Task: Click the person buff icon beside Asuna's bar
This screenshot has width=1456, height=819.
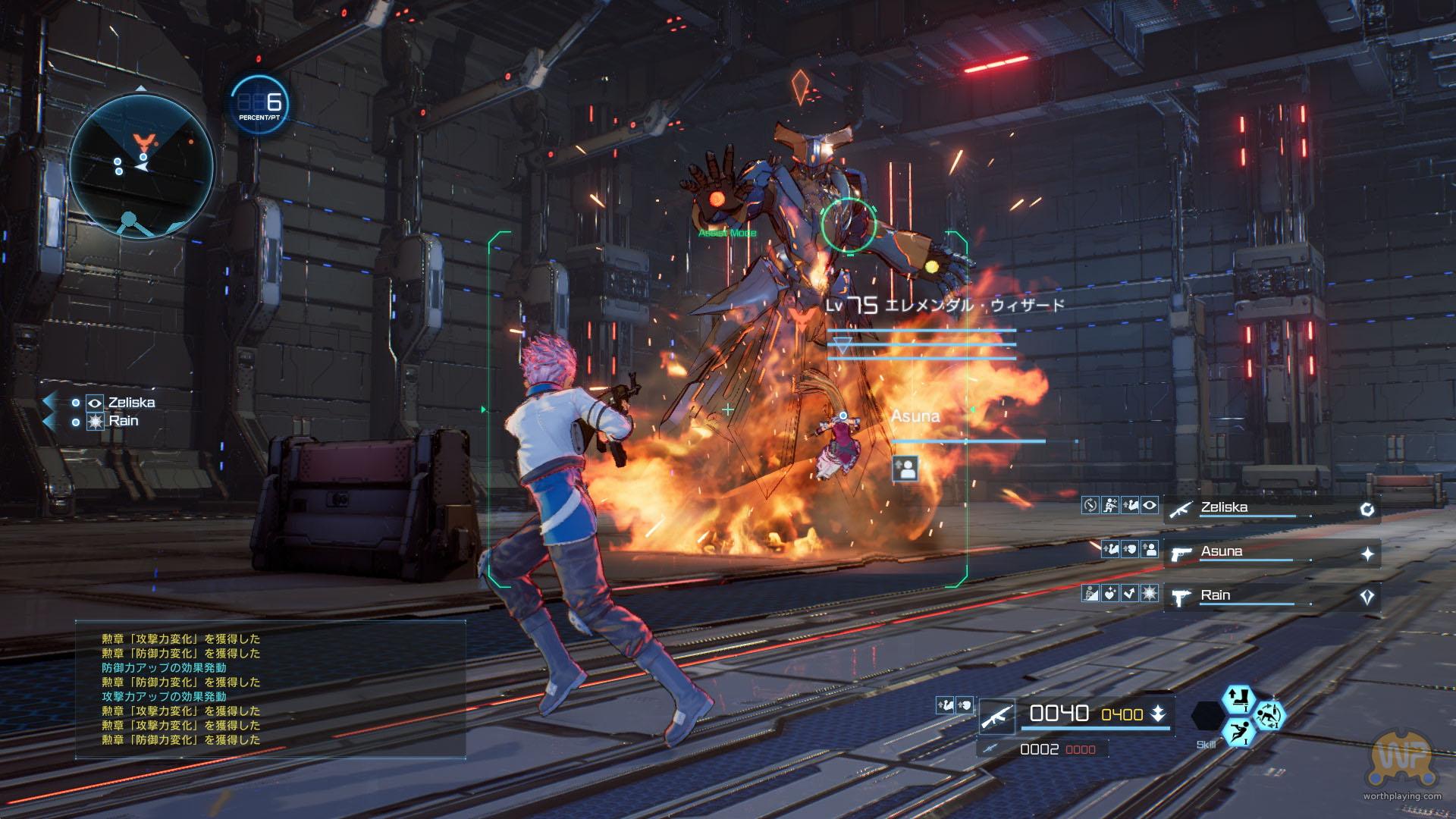Action: tap(1150, 550)
